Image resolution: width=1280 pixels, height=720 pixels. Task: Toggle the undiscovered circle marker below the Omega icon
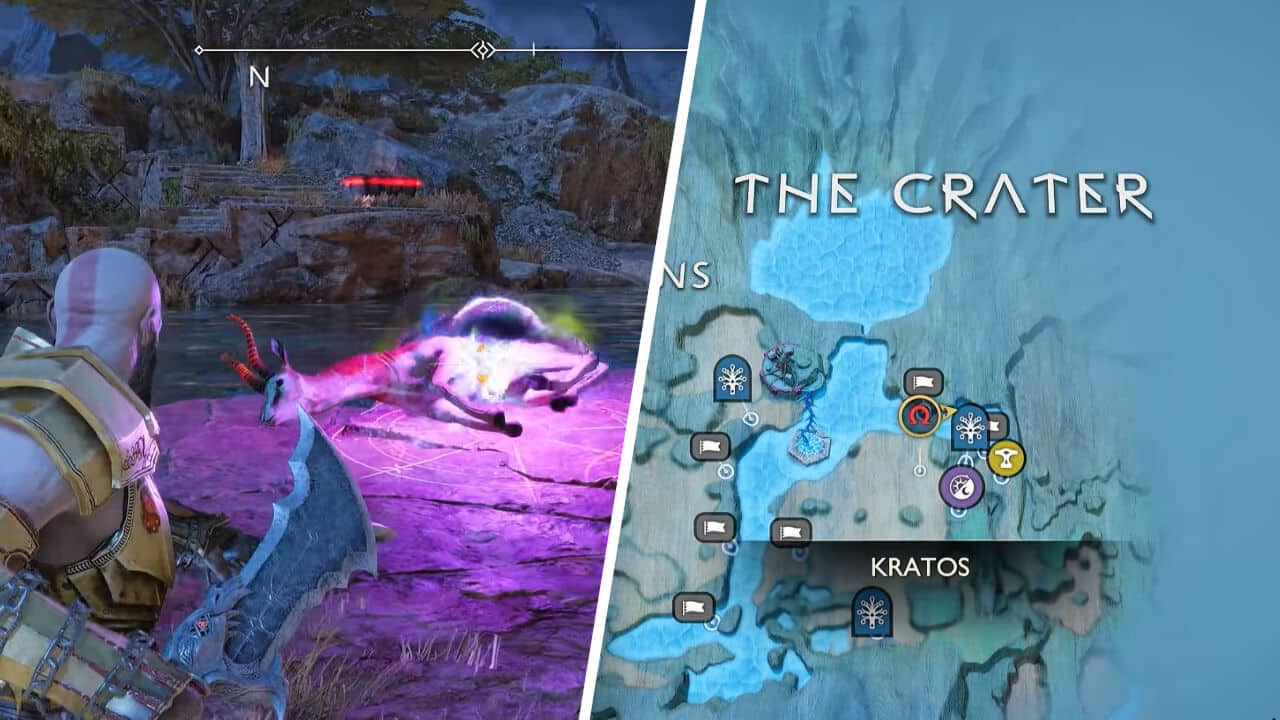point(920,470)
